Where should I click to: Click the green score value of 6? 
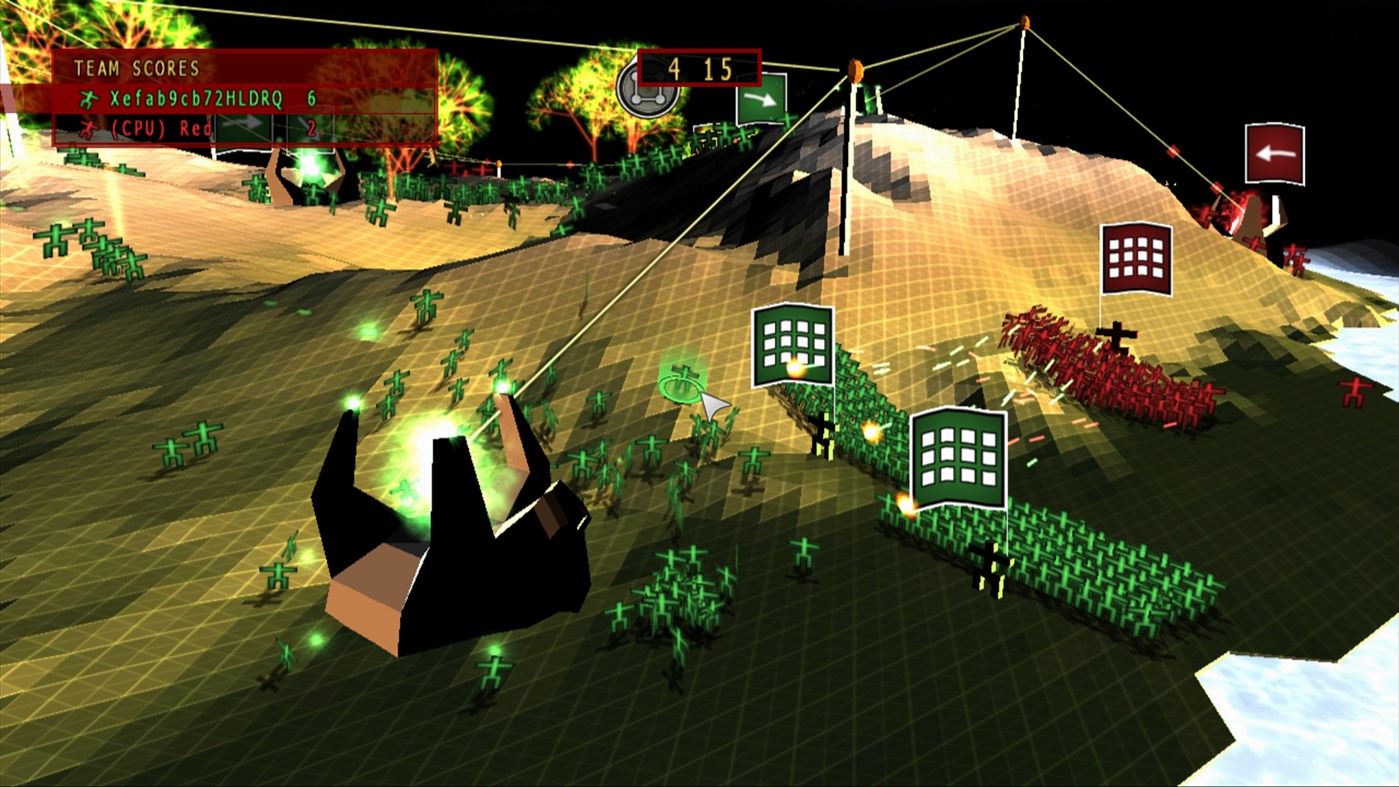pyautogui.click(x=312, y=98)
